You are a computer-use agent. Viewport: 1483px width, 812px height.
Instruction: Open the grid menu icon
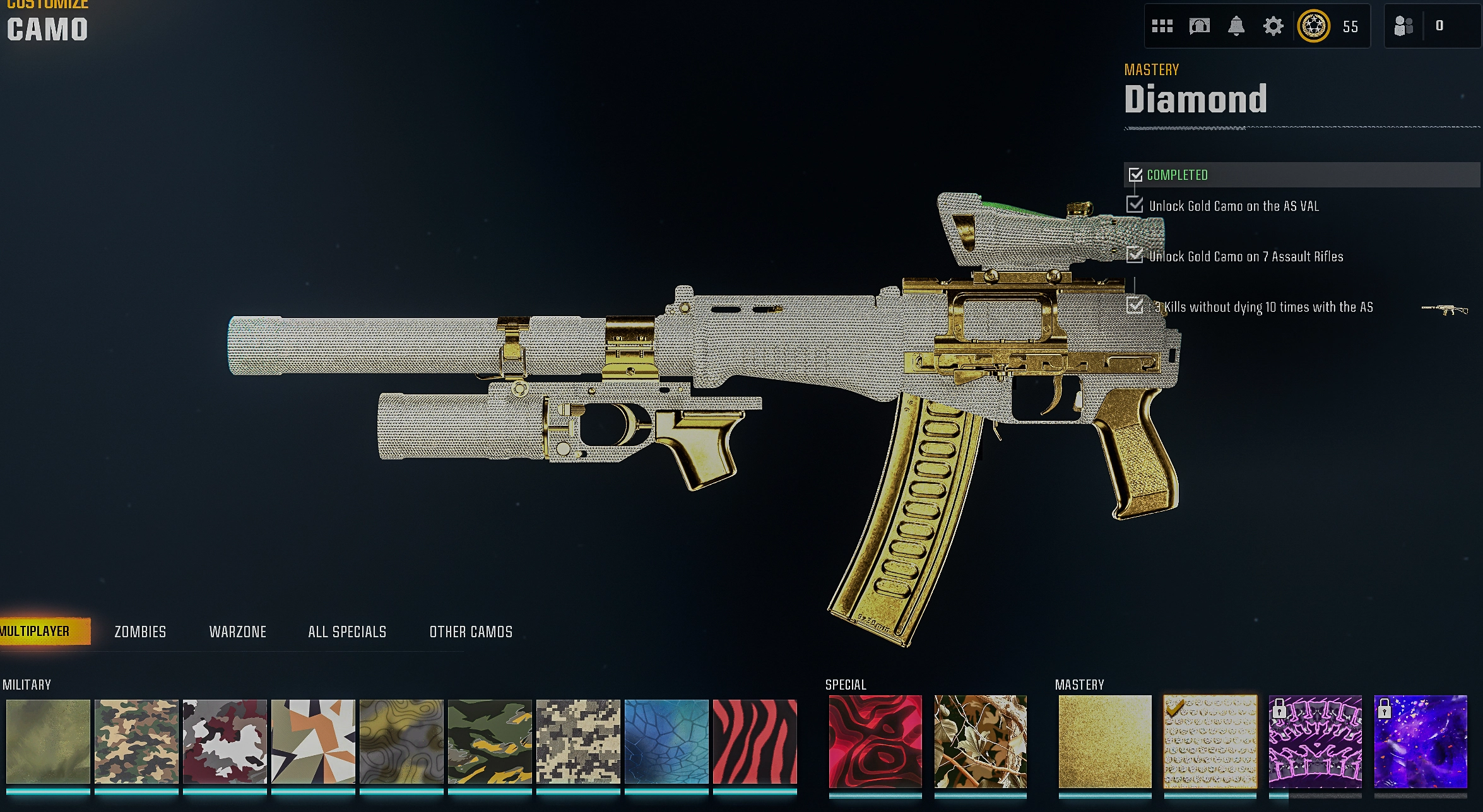[1162, 26]
